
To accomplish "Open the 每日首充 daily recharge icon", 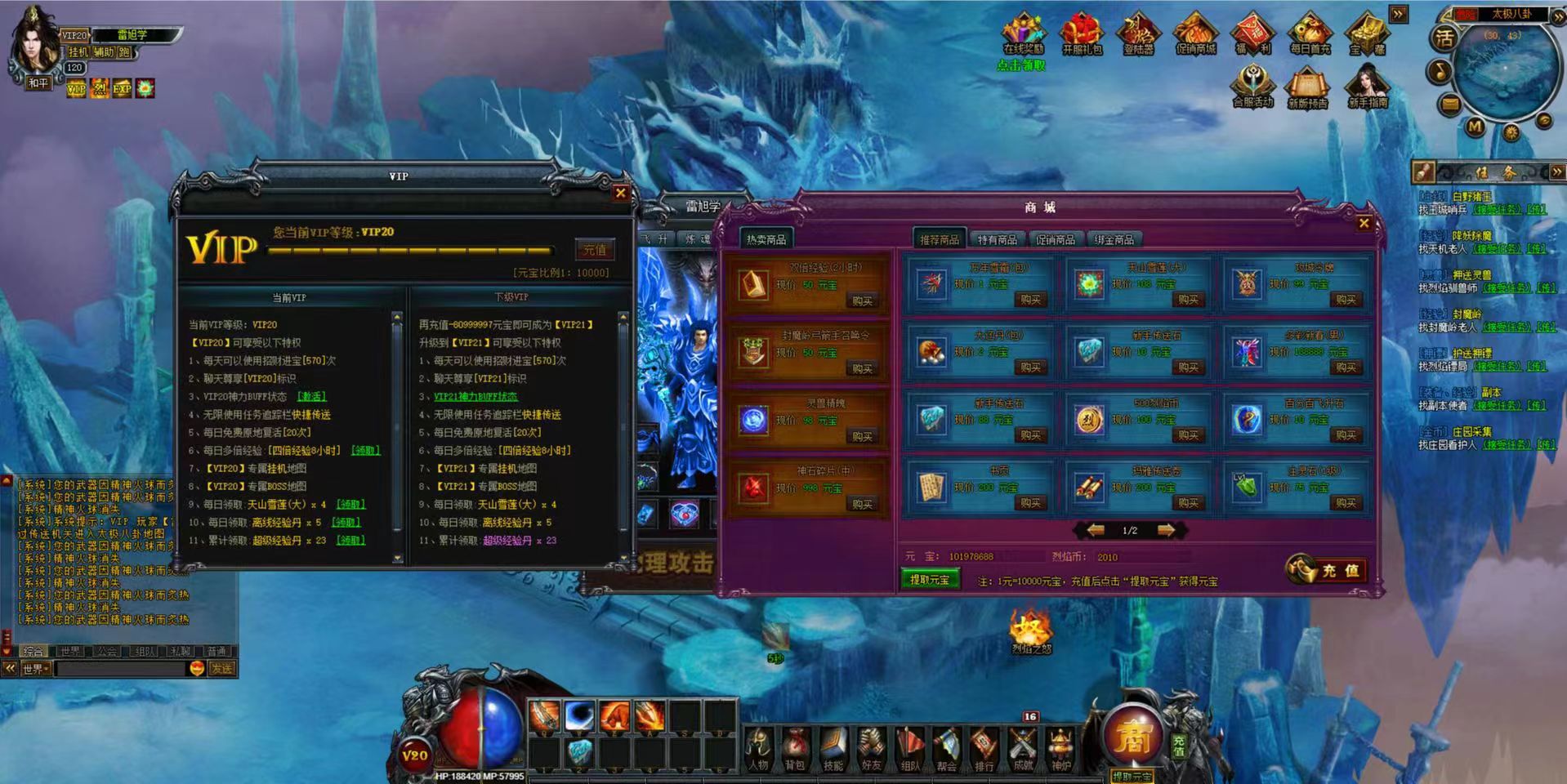I will [1310, 35].
